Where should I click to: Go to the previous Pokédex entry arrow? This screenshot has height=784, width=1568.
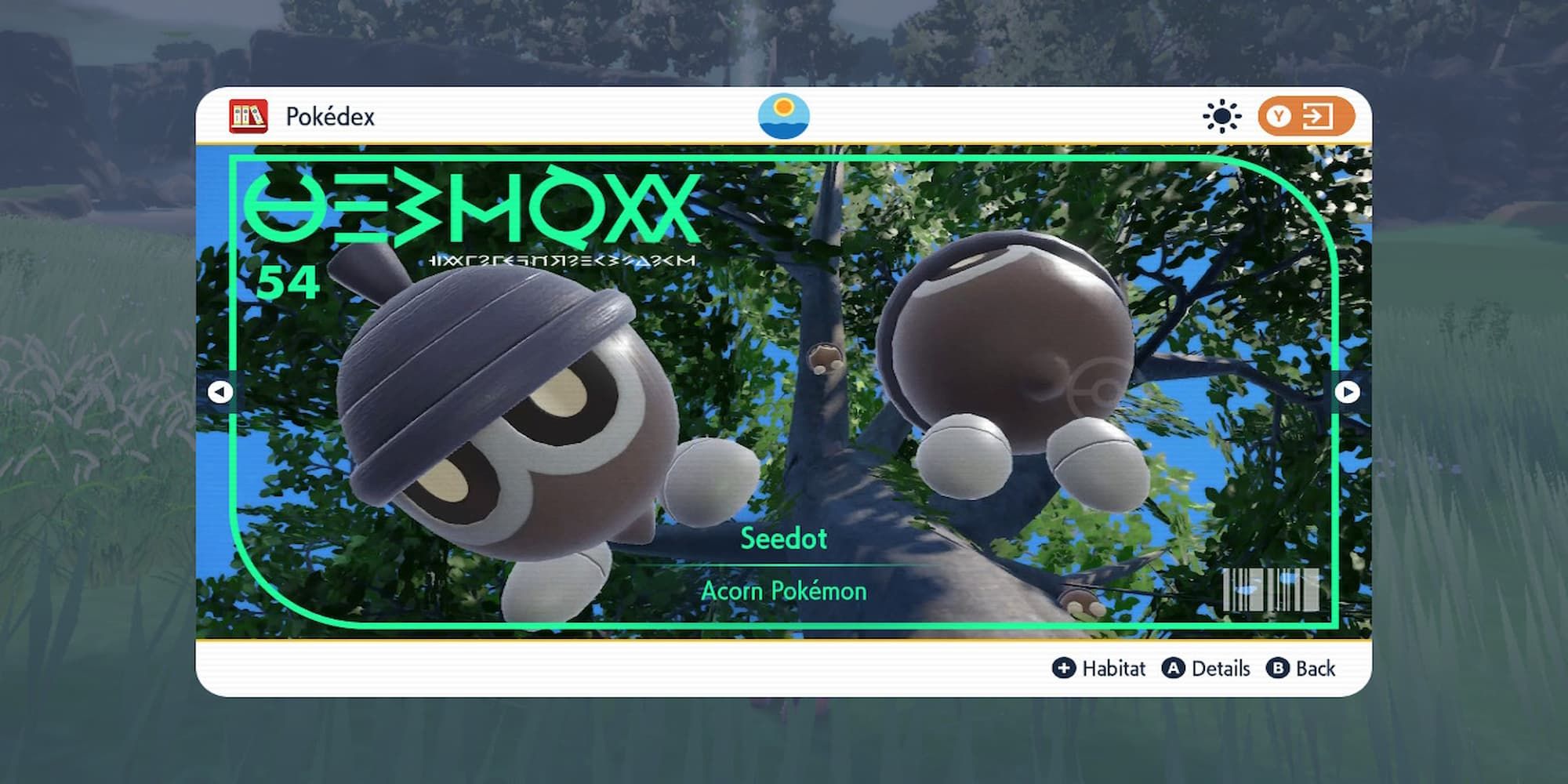click(x=220, y=391)
